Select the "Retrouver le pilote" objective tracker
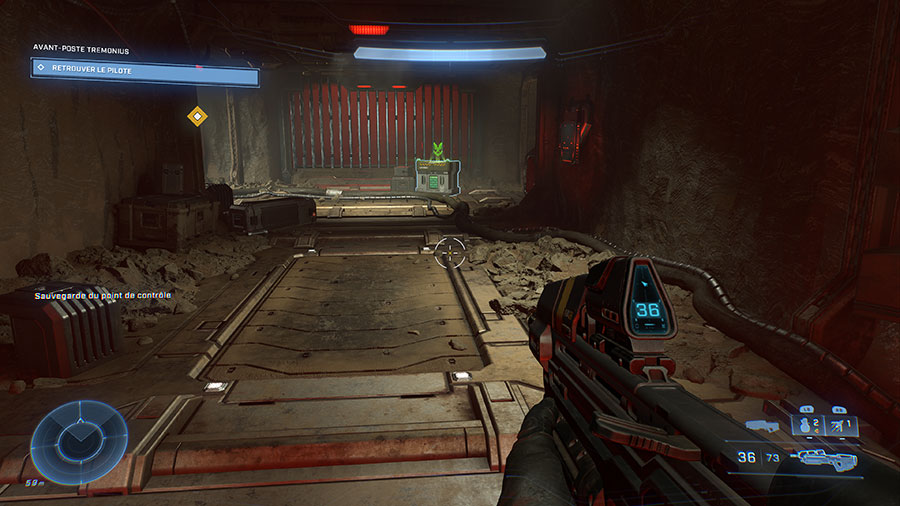 coord(145,70)
